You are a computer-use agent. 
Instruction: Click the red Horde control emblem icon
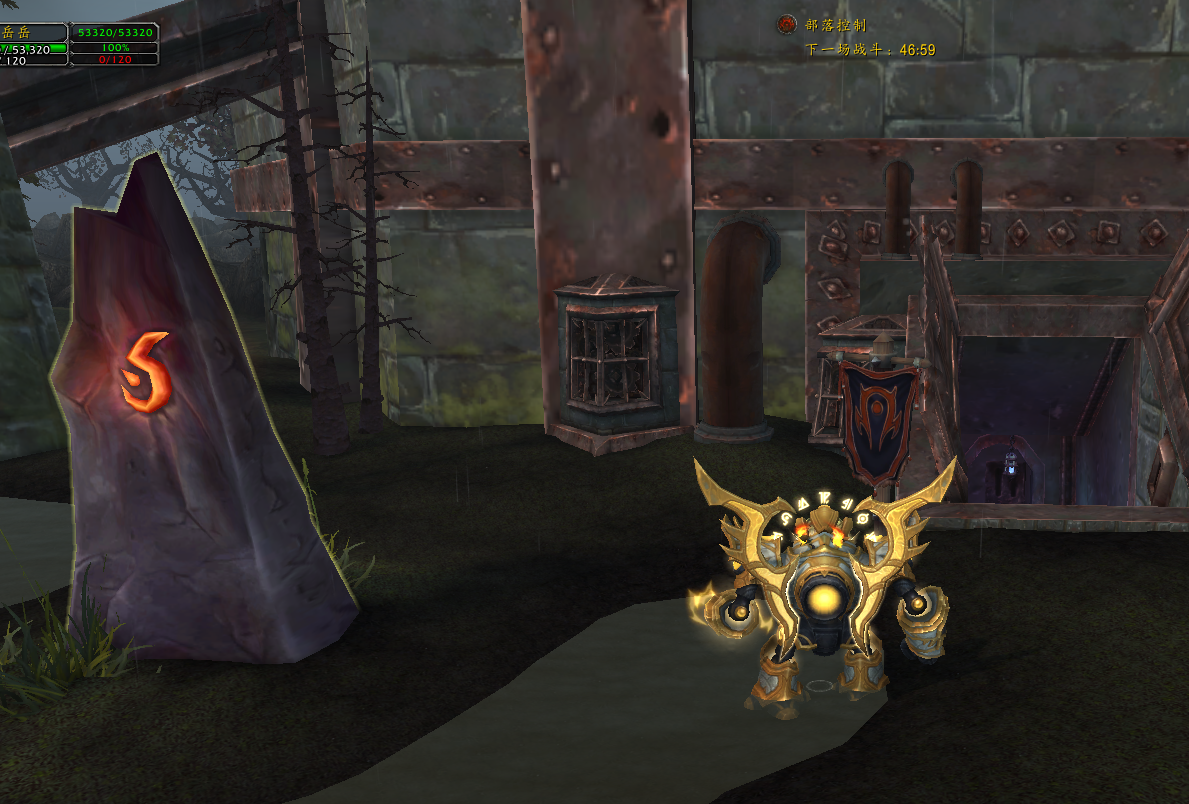[788, 24]
